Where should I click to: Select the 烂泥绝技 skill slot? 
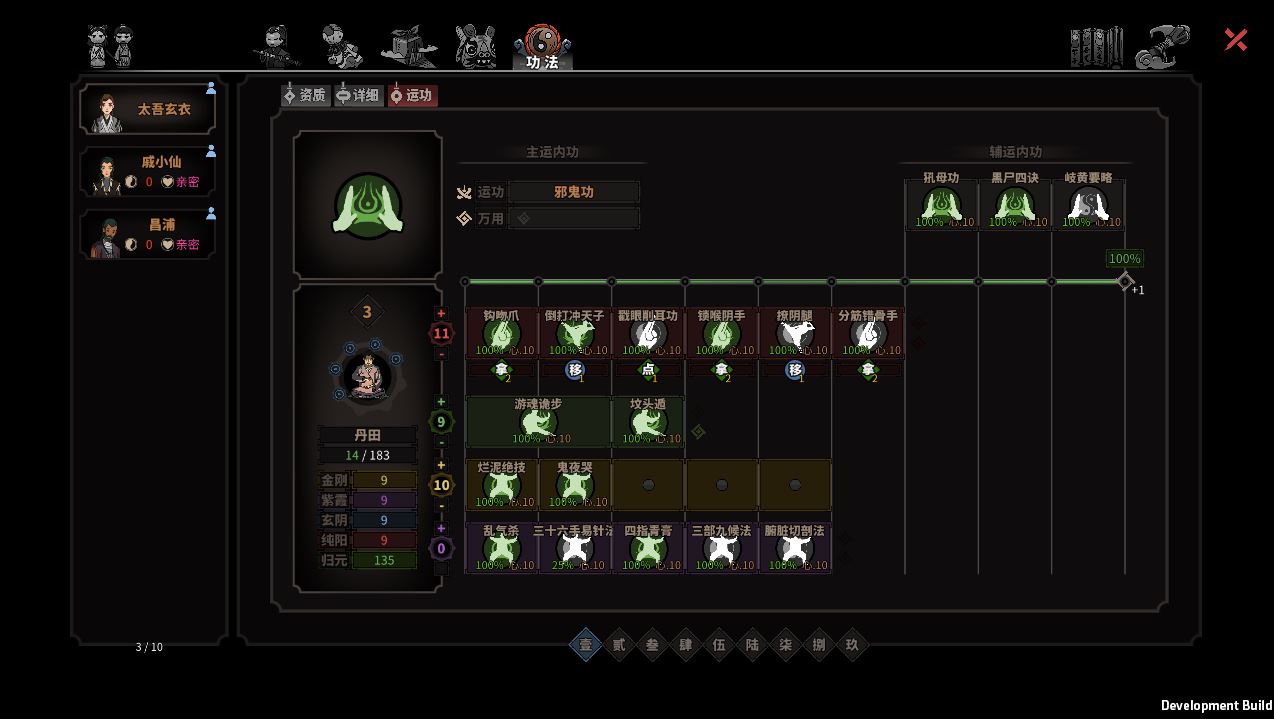point(502,484)
